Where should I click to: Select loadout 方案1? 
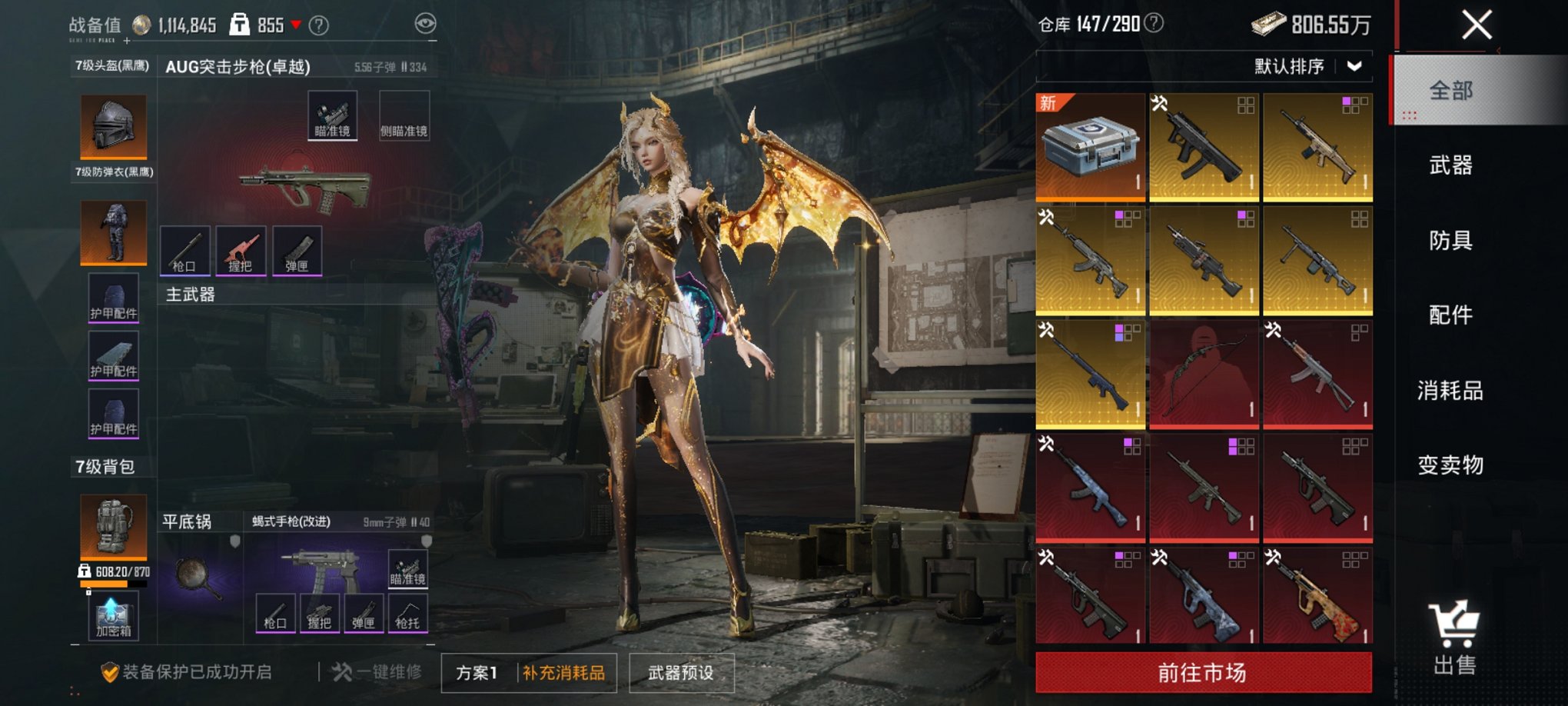(477, 673)
